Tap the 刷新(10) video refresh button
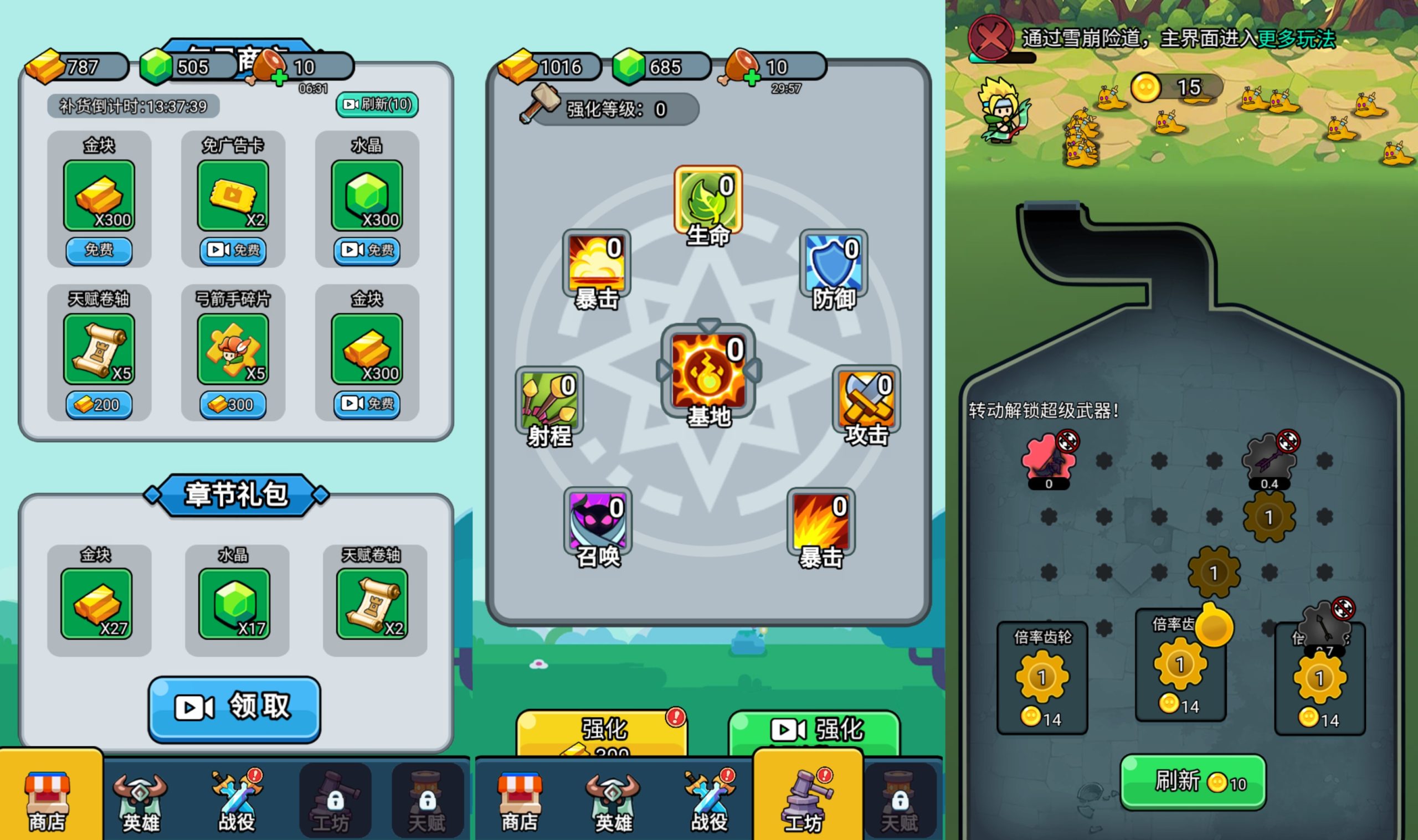Viewport: 1418px width, 840px height. click(377, 105)
